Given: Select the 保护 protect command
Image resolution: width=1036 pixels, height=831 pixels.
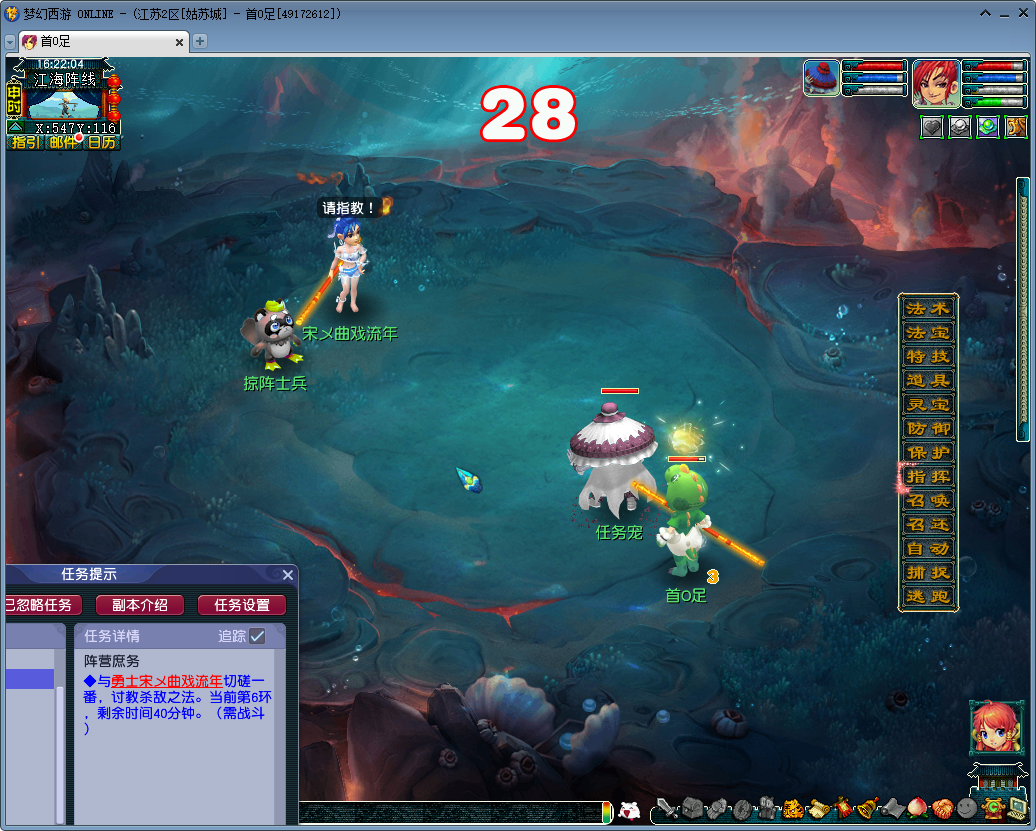Looking at the screenshot, I should point(928,452).
